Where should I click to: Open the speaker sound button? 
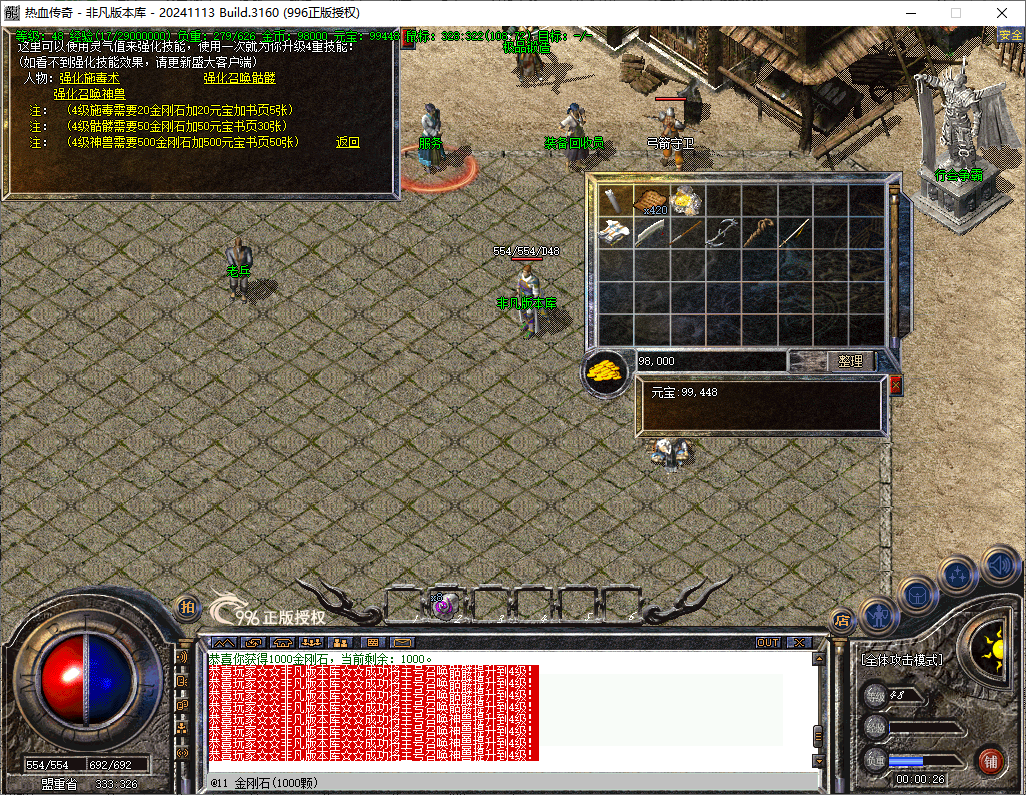pyautogui.click(x=999, y=564)
